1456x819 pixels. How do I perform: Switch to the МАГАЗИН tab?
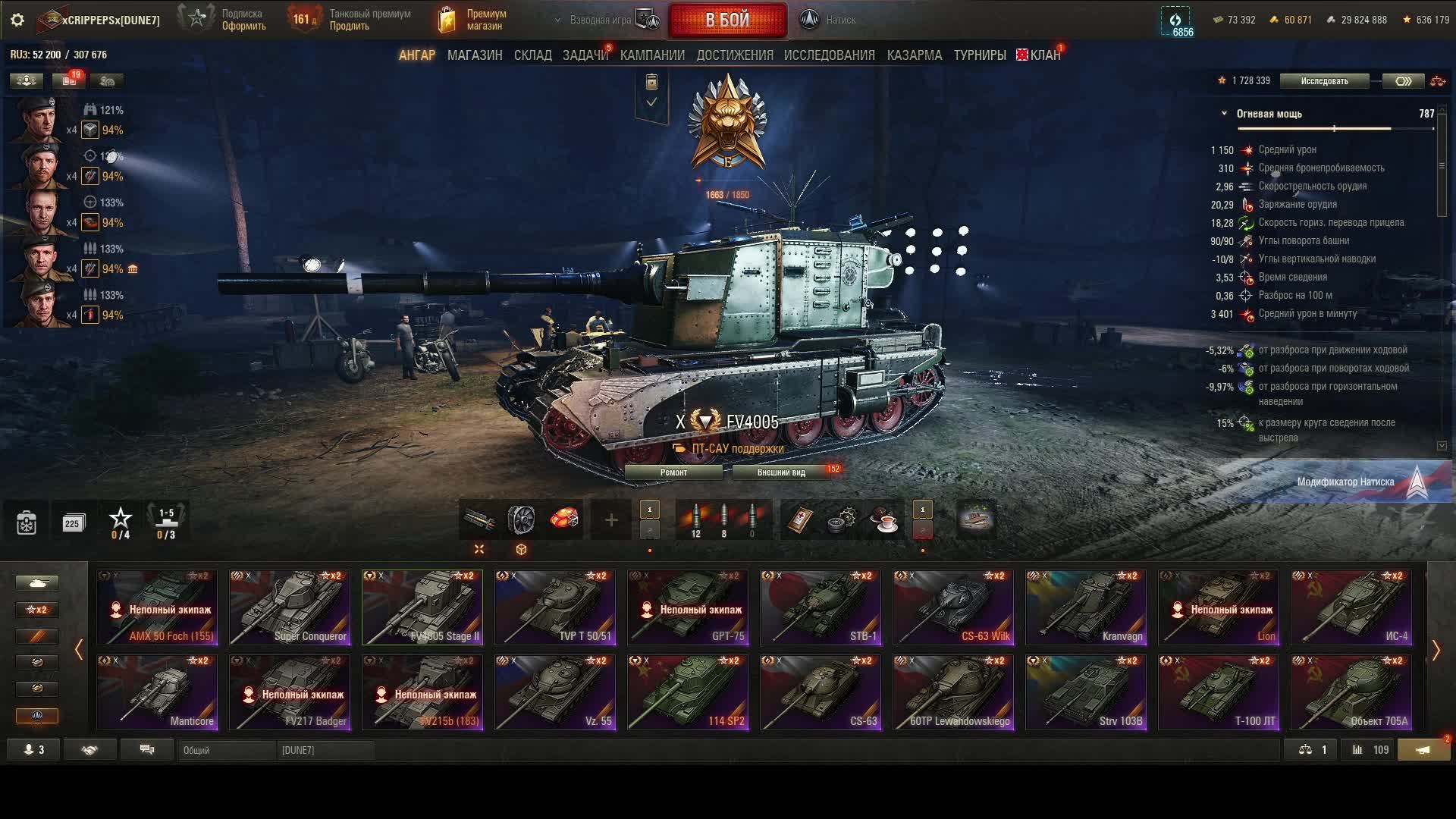click(475, 55)
